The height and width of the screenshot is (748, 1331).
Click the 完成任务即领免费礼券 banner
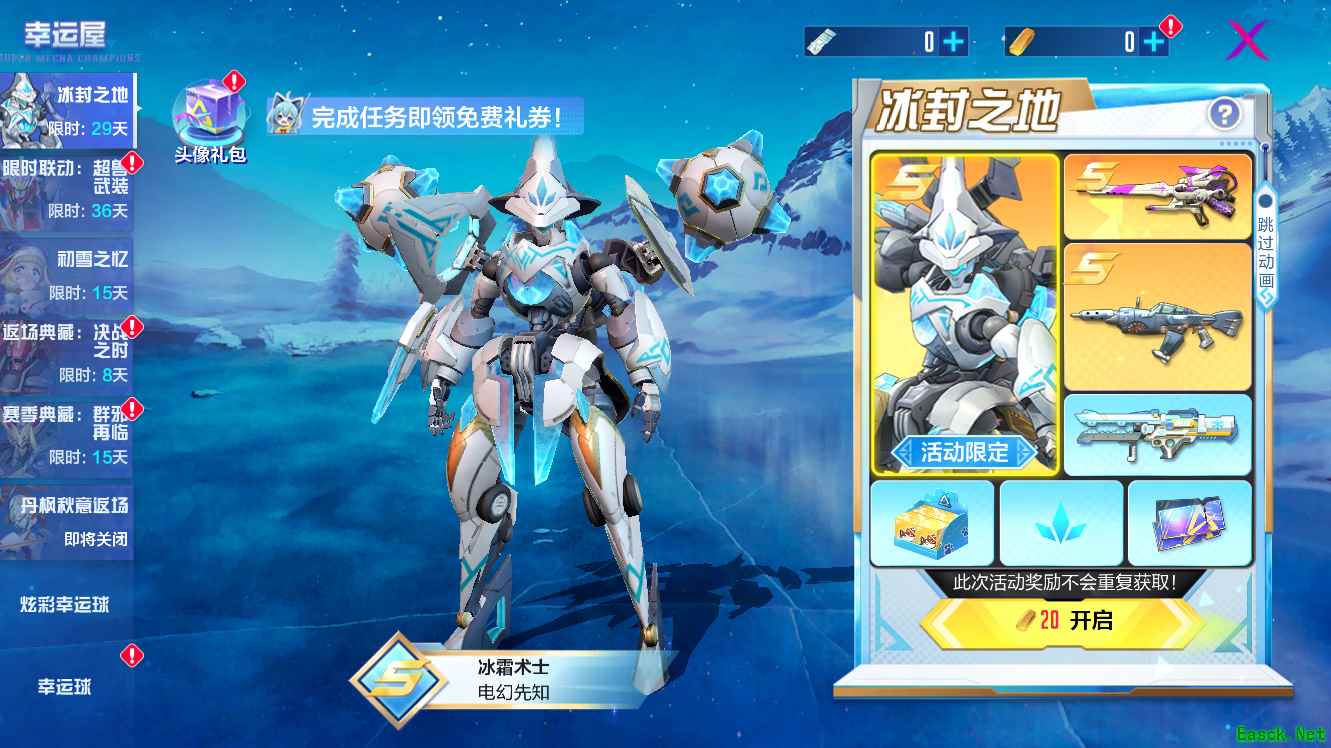(421, 117)
